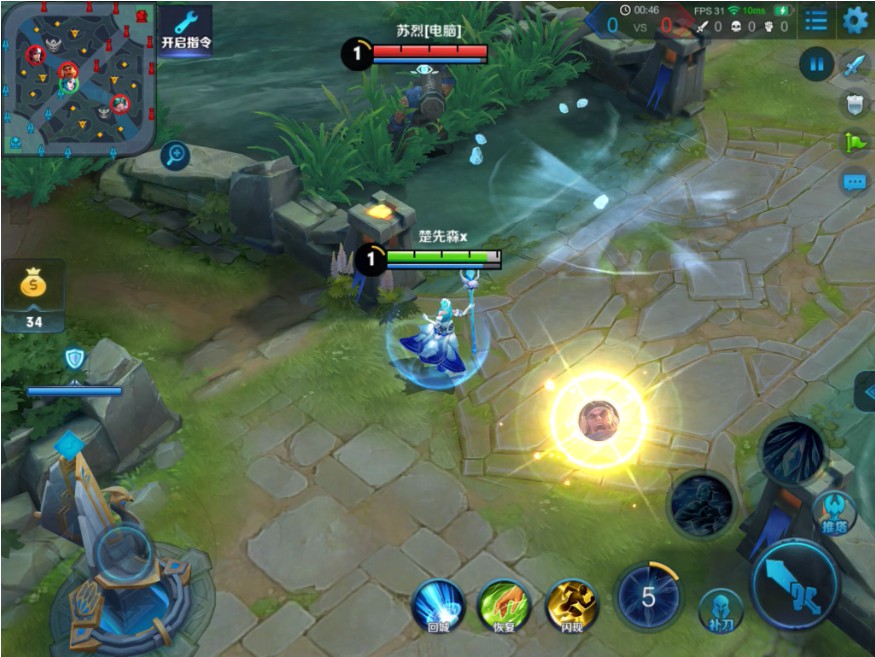The width and height of the screenshot is (875, 657).
Task: Activate the 回城 recall ability
Action: tap(439, 604)
